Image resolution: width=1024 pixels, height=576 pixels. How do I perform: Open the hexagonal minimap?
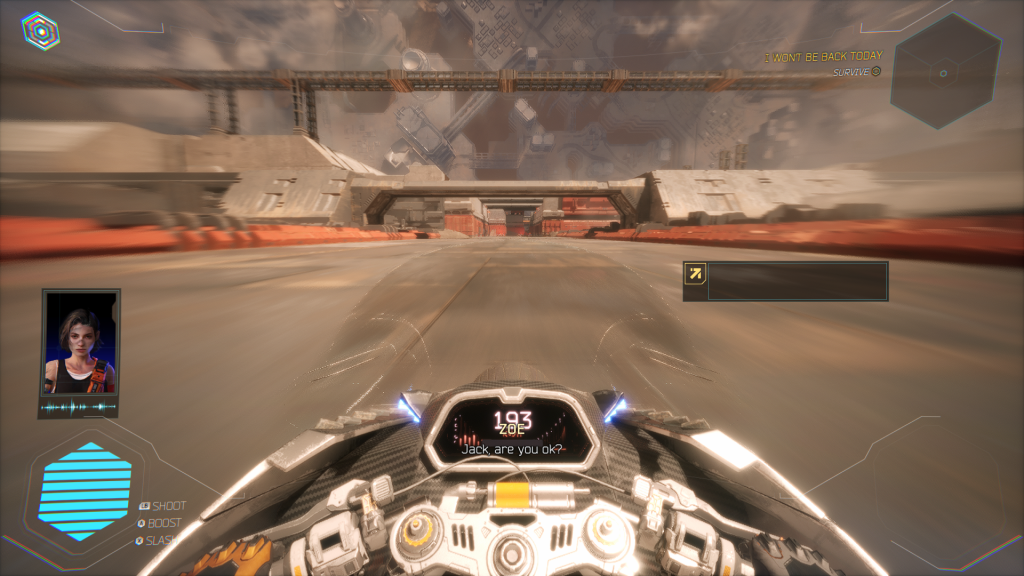pyautogui.click(x=944, y=72)
